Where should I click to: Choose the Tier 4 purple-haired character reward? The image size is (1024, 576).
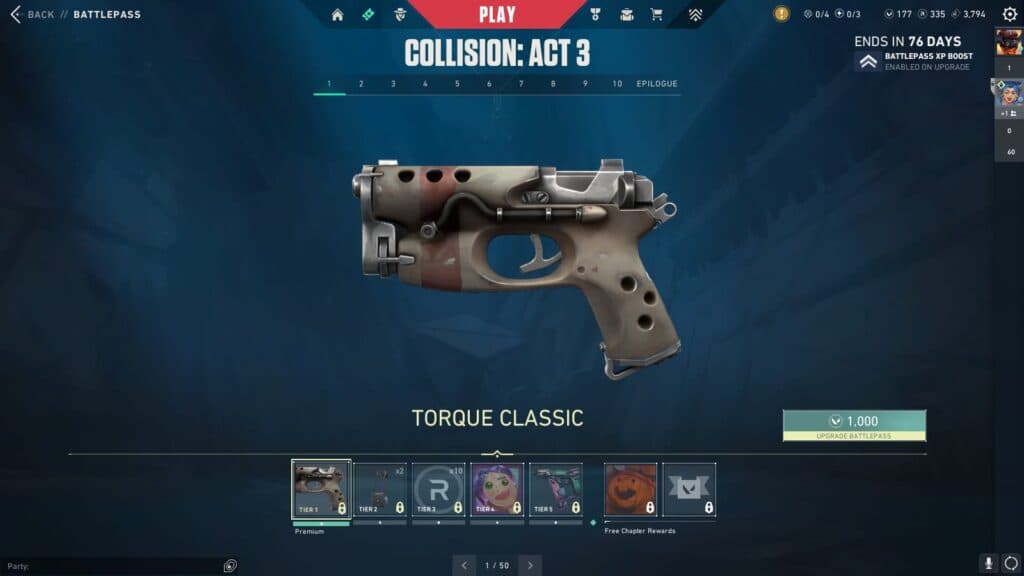497,489
